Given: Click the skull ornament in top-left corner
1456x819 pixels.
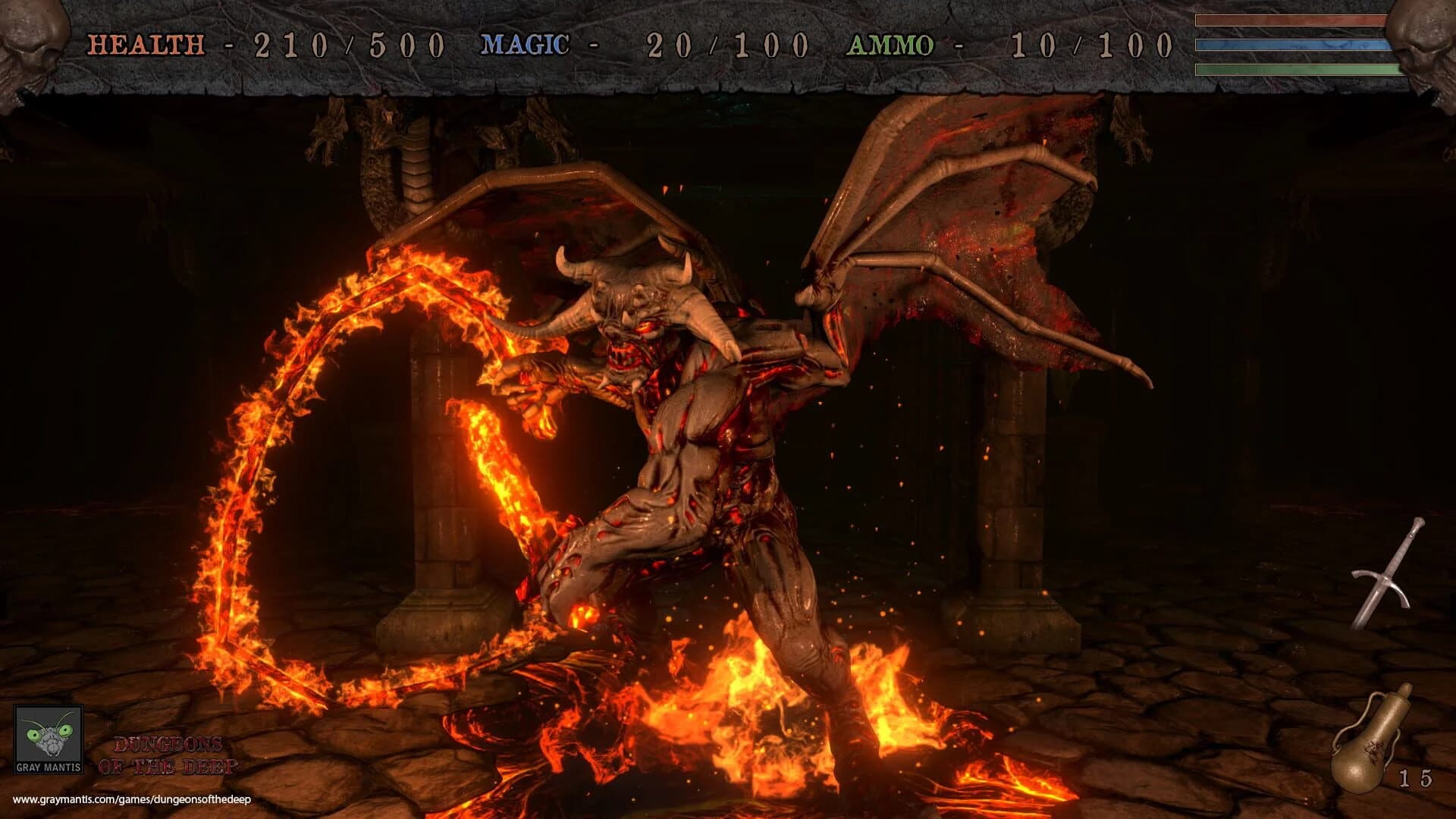Looking at the screenshot, I should [x=30, y=42].
